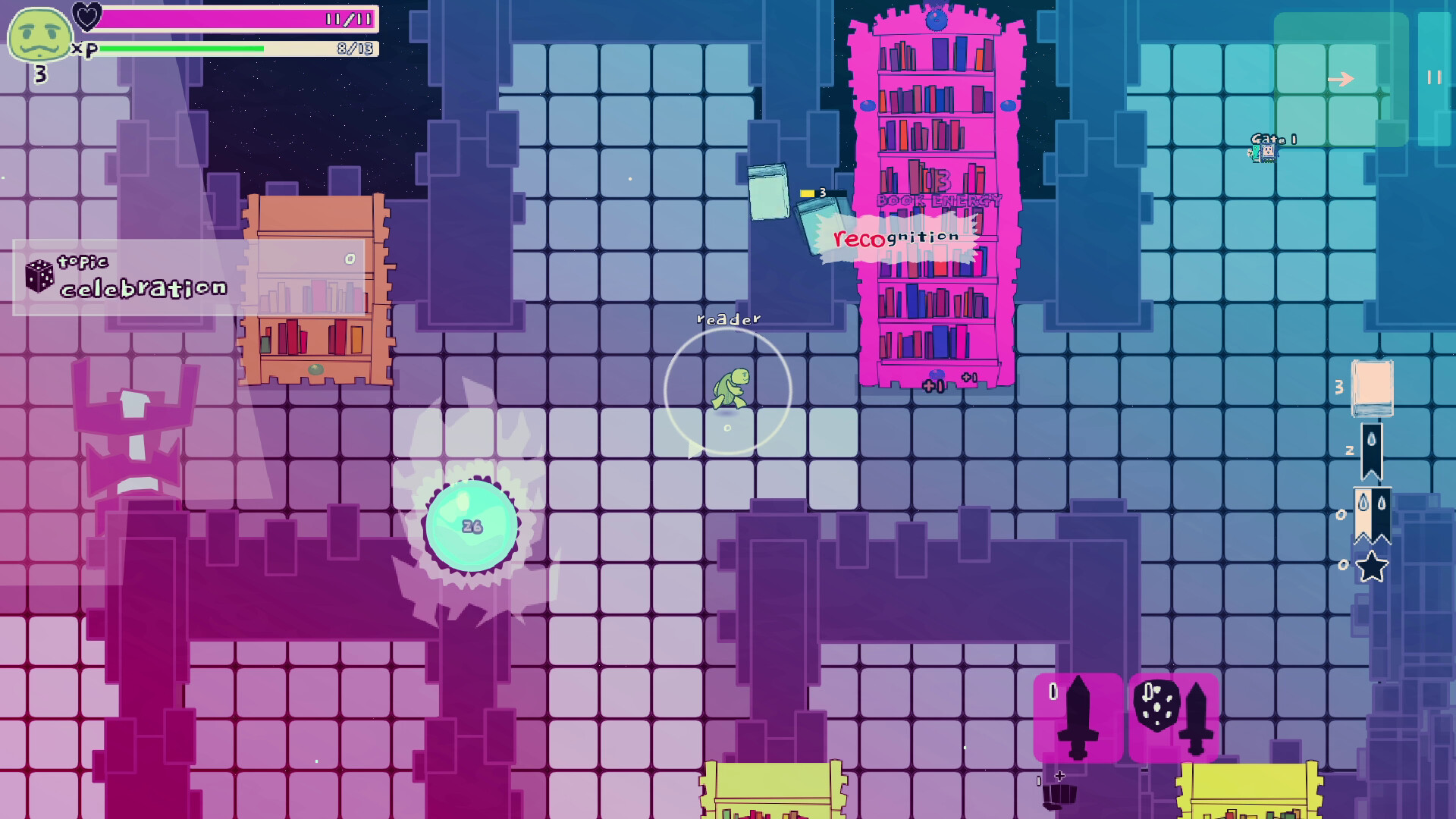Click the heart icon beside the health bar

point(86,17)
